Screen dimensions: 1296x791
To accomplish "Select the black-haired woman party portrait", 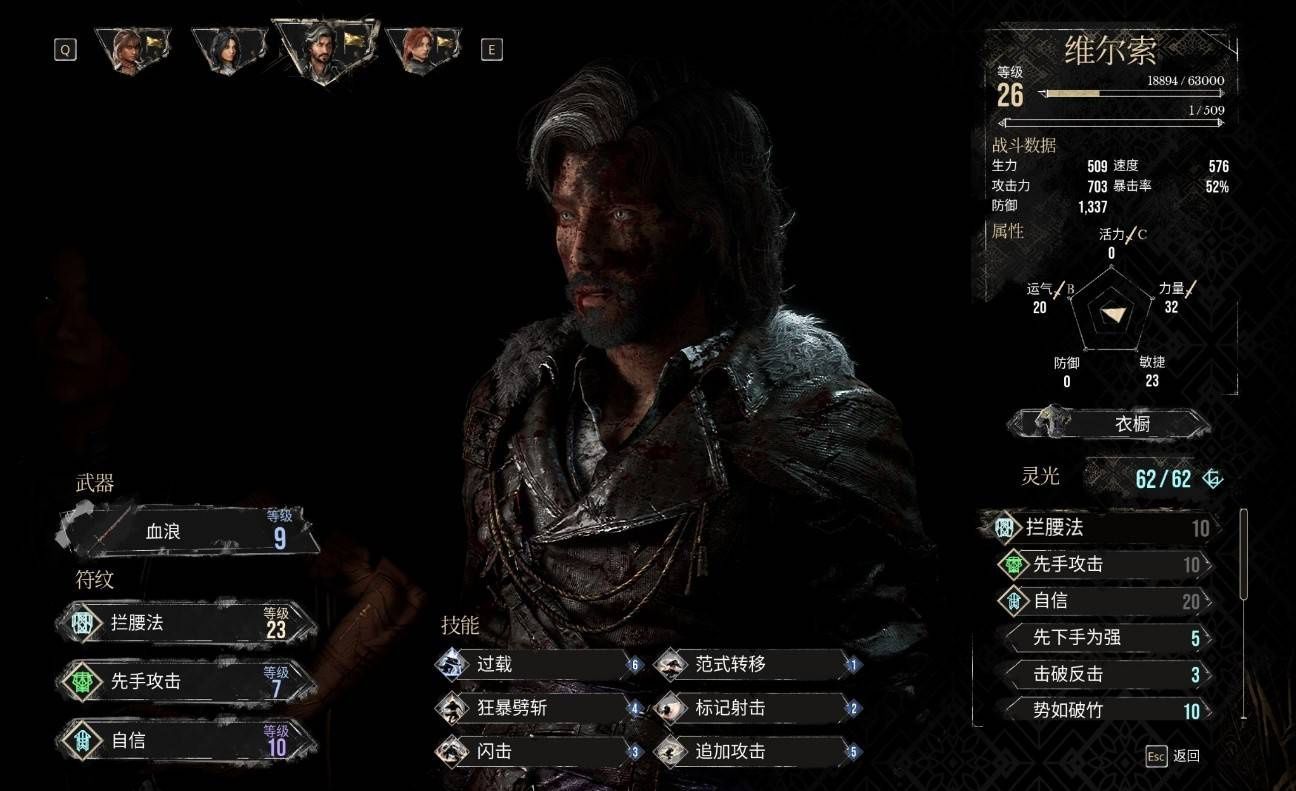I will coord(228,49).
